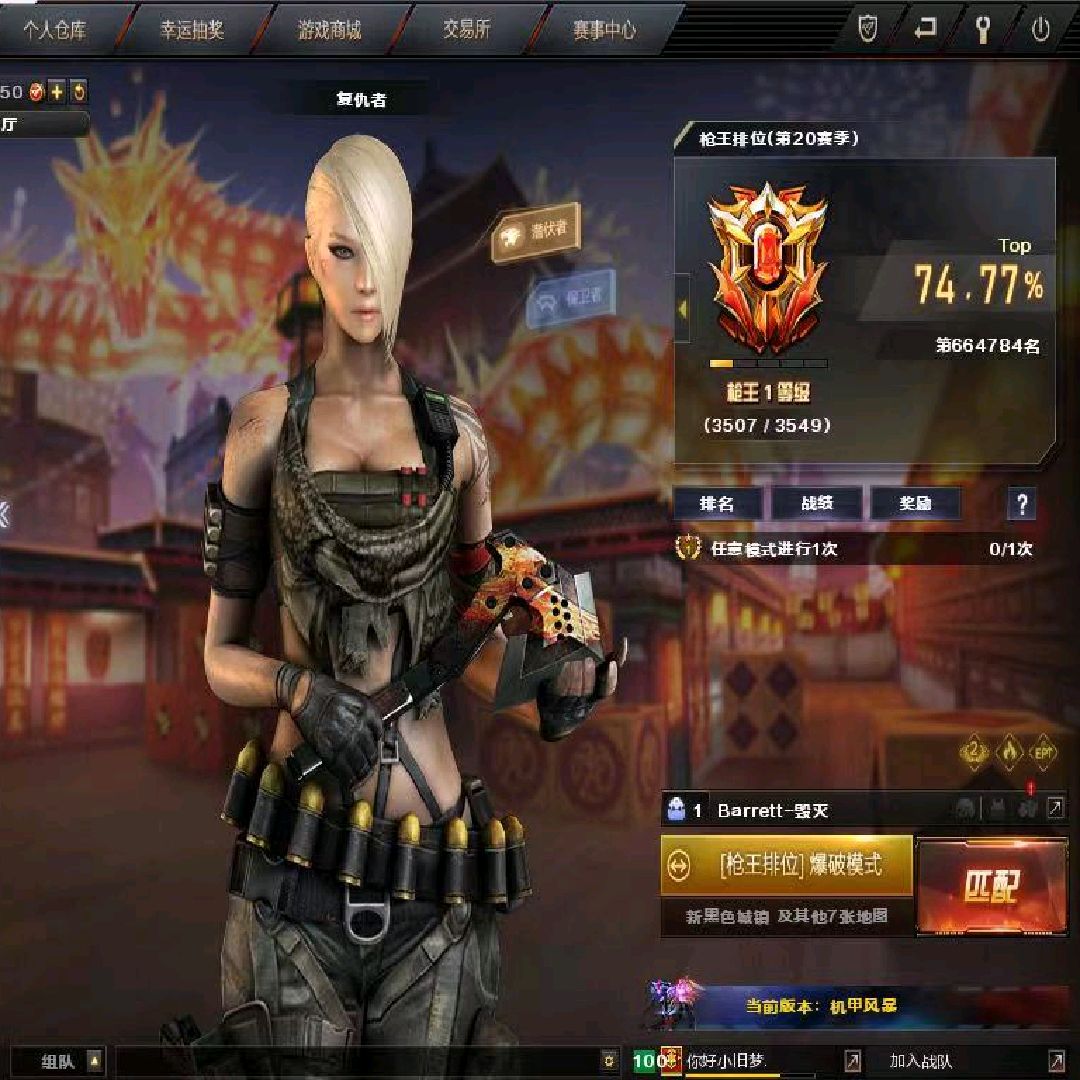1080x1080 pixels.
Task: Change the 枪王排位 爆破模式 mode selector
Action: 787,865
